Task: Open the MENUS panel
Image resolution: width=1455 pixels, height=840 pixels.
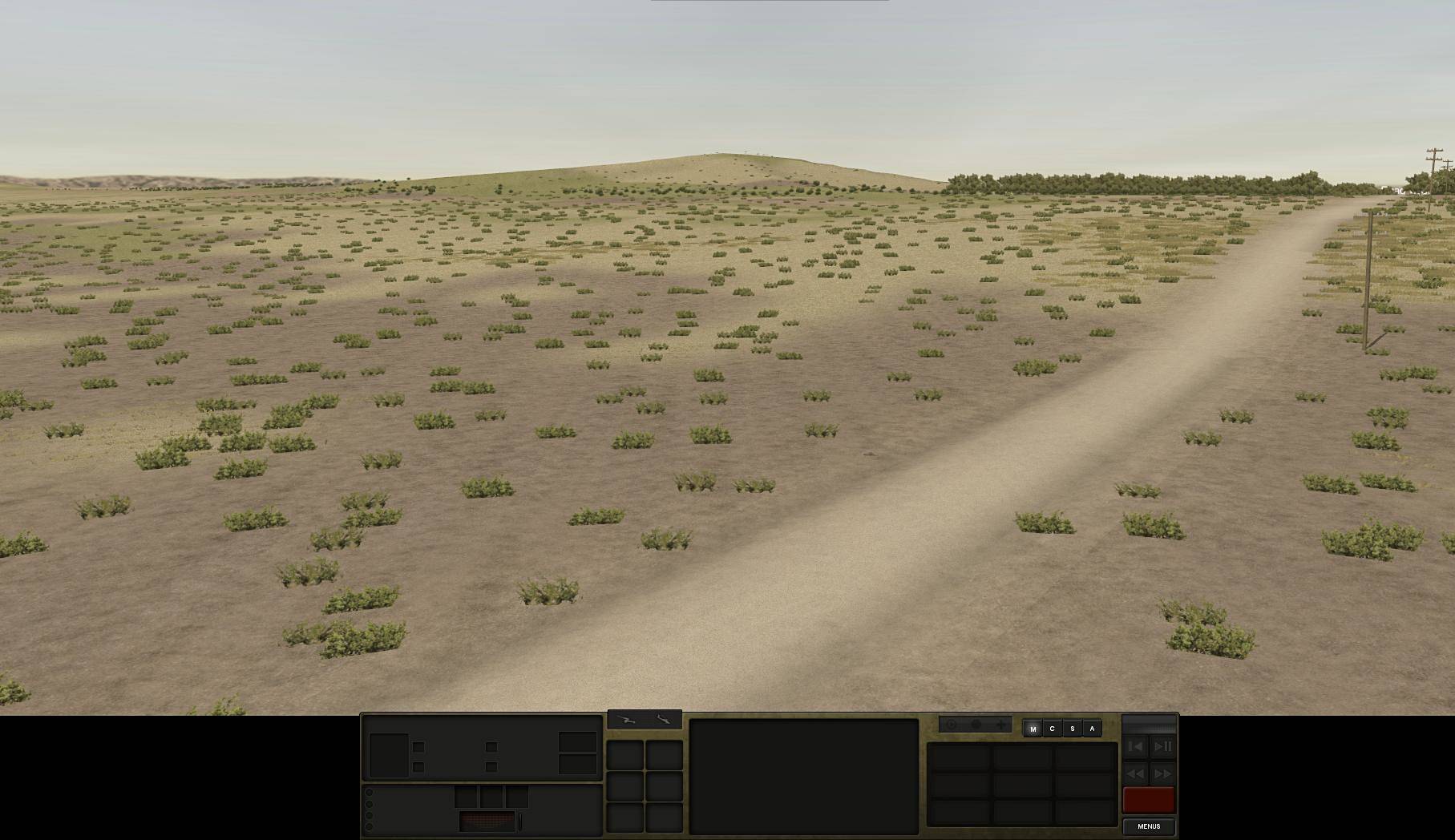Action: click(x=1150, y=826)
